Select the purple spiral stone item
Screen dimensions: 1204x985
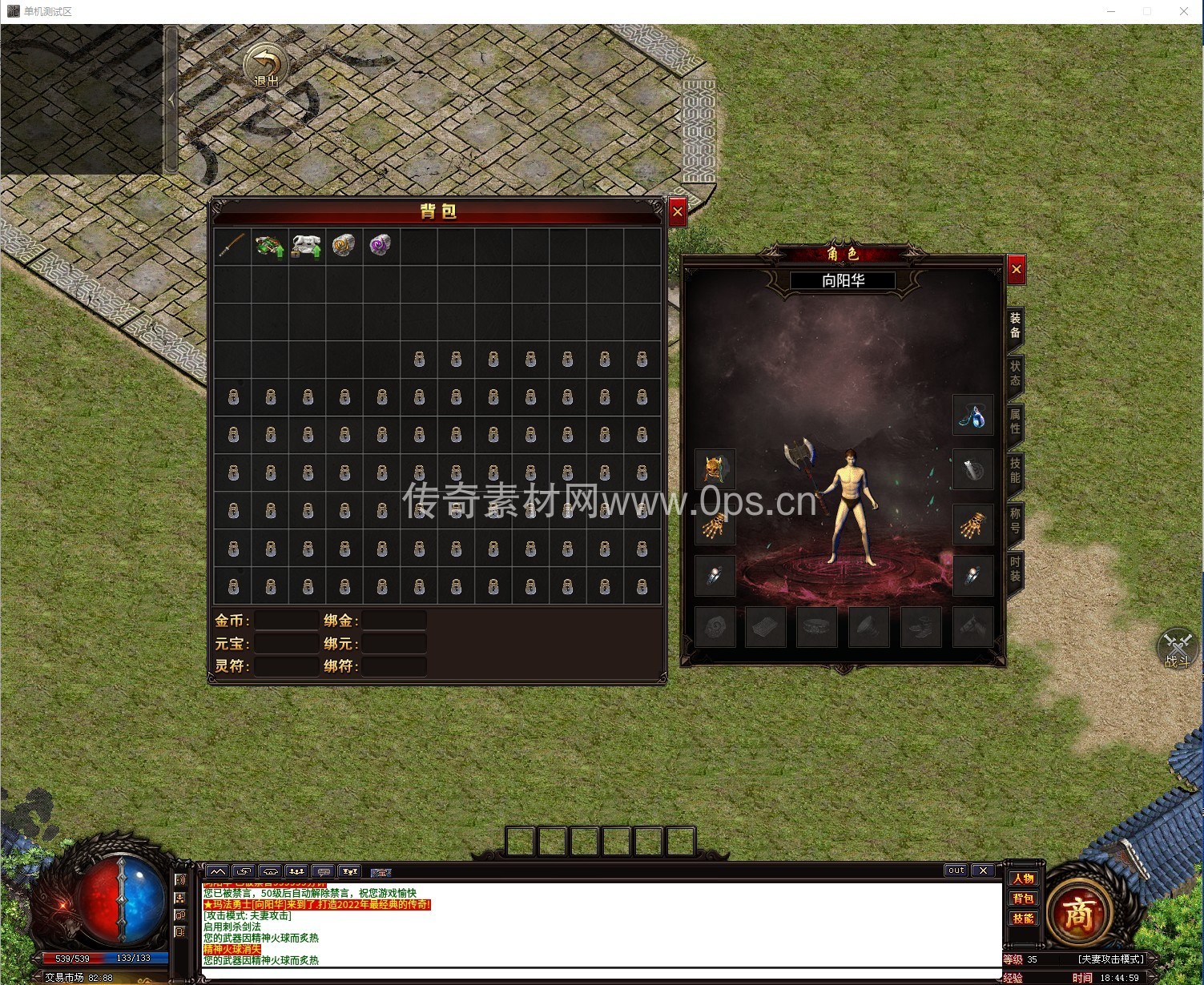pos(381,245)
